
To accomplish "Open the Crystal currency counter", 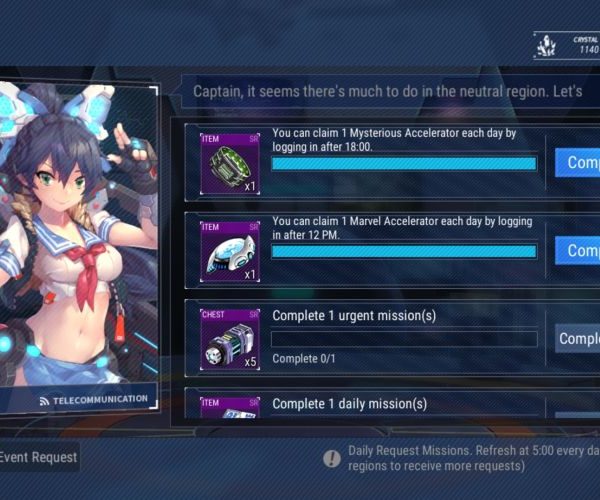I will [568, 45].
